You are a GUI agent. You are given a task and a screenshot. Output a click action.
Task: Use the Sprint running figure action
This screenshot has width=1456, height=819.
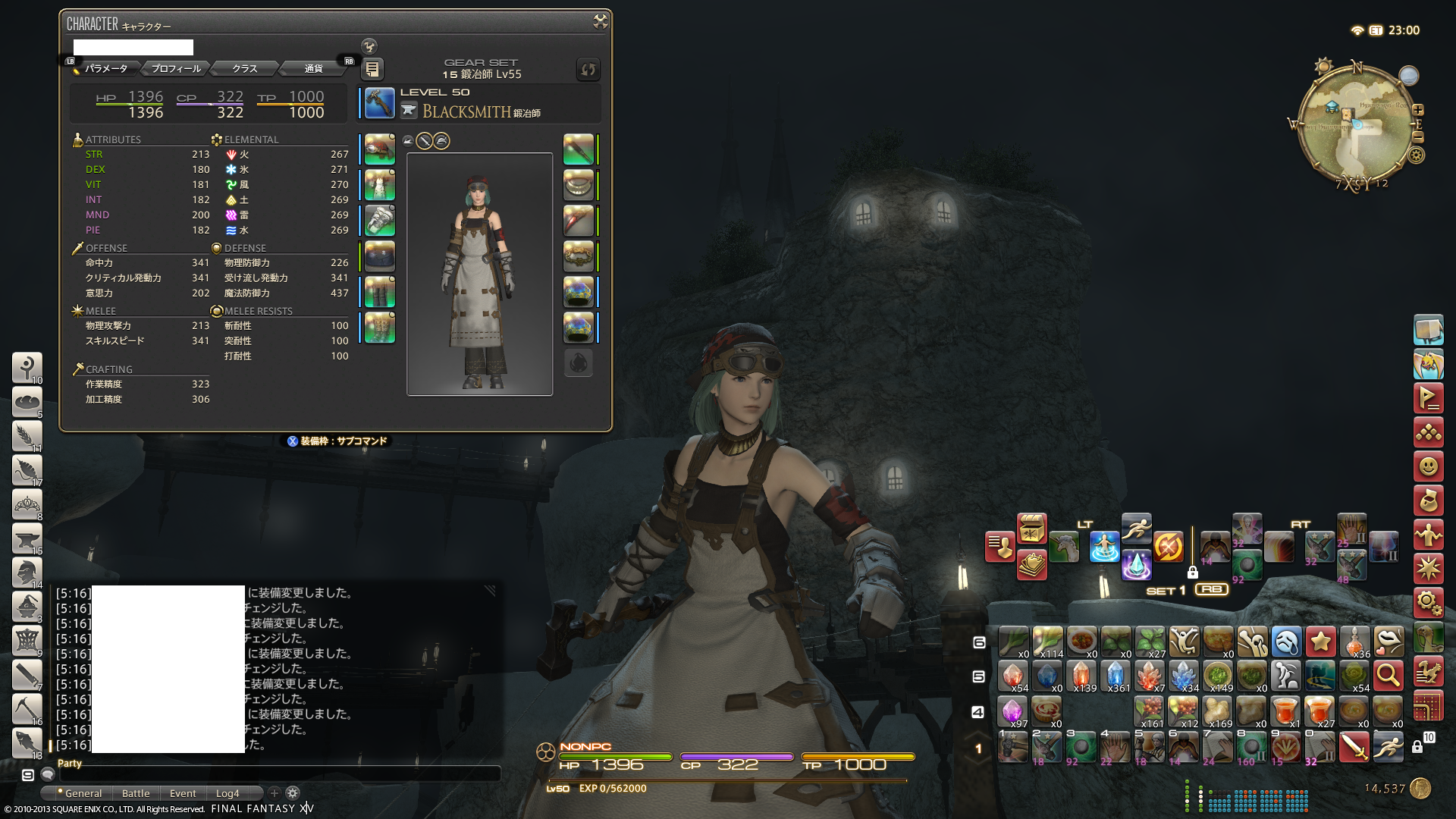click(1136, 529)
